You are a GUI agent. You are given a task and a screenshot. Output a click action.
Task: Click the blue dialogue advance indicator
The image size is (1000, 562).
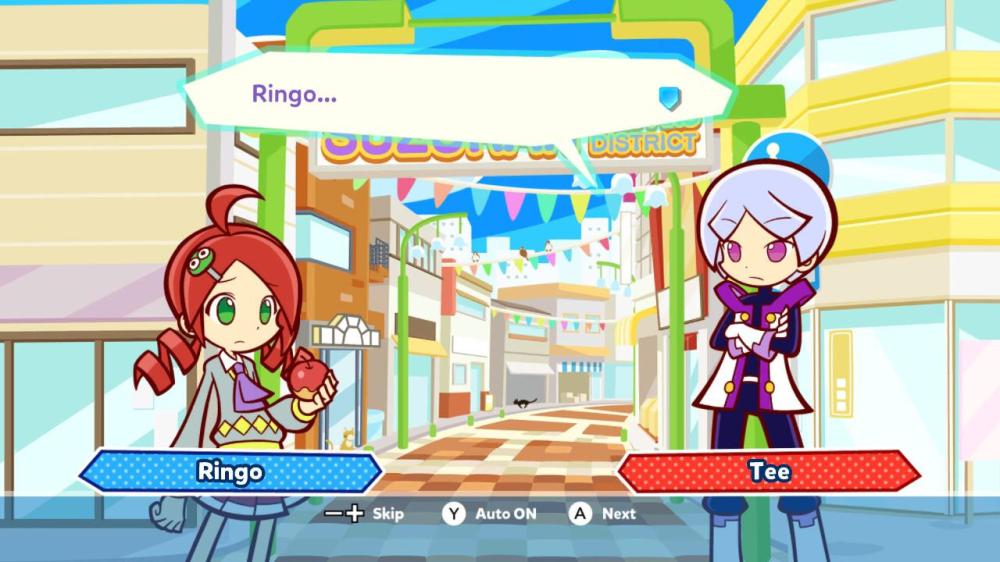pyautogui.click(x=669, y=97)
